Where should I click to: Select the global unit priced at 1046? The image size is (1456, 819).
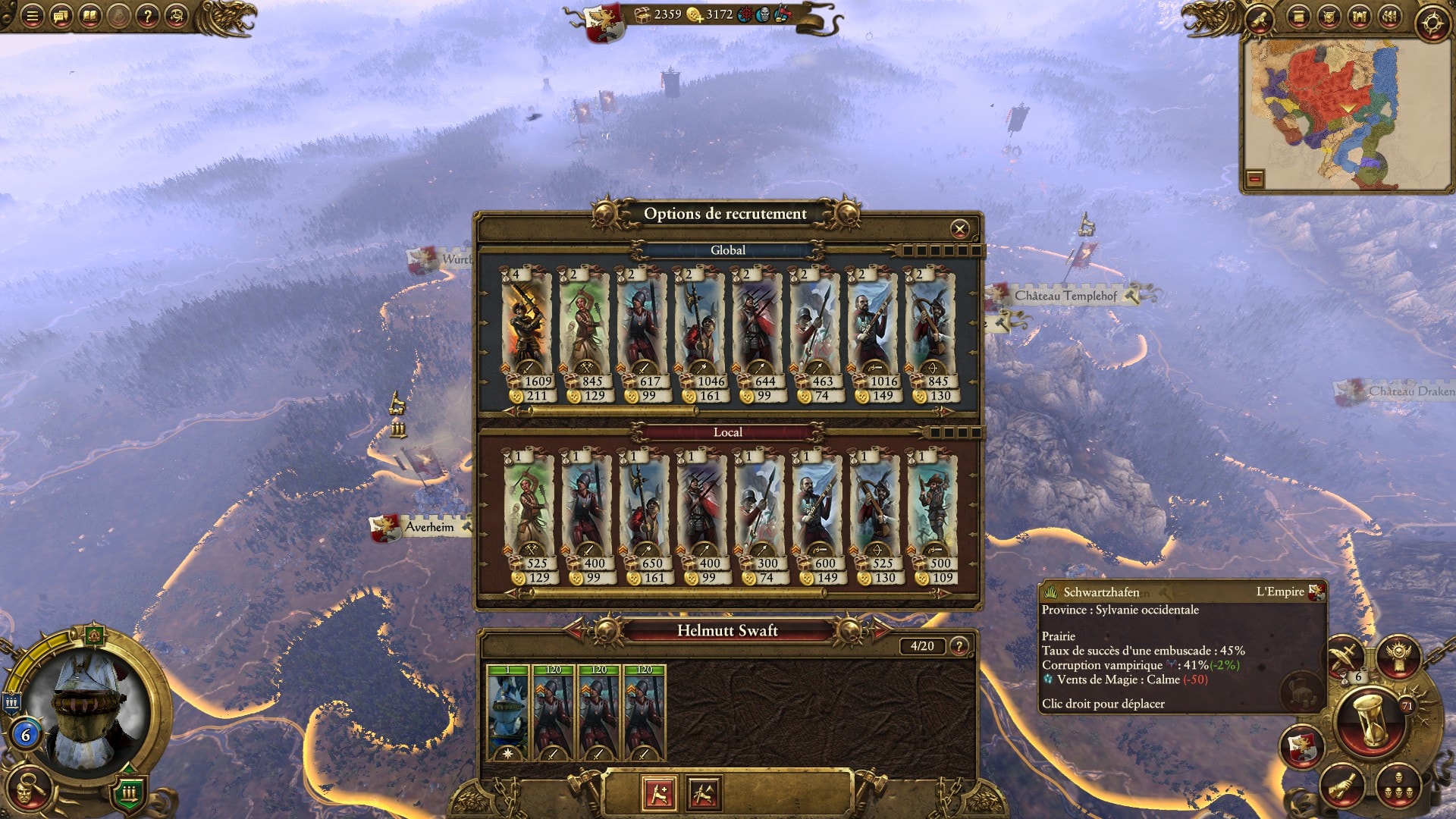[x=700, y=326]
